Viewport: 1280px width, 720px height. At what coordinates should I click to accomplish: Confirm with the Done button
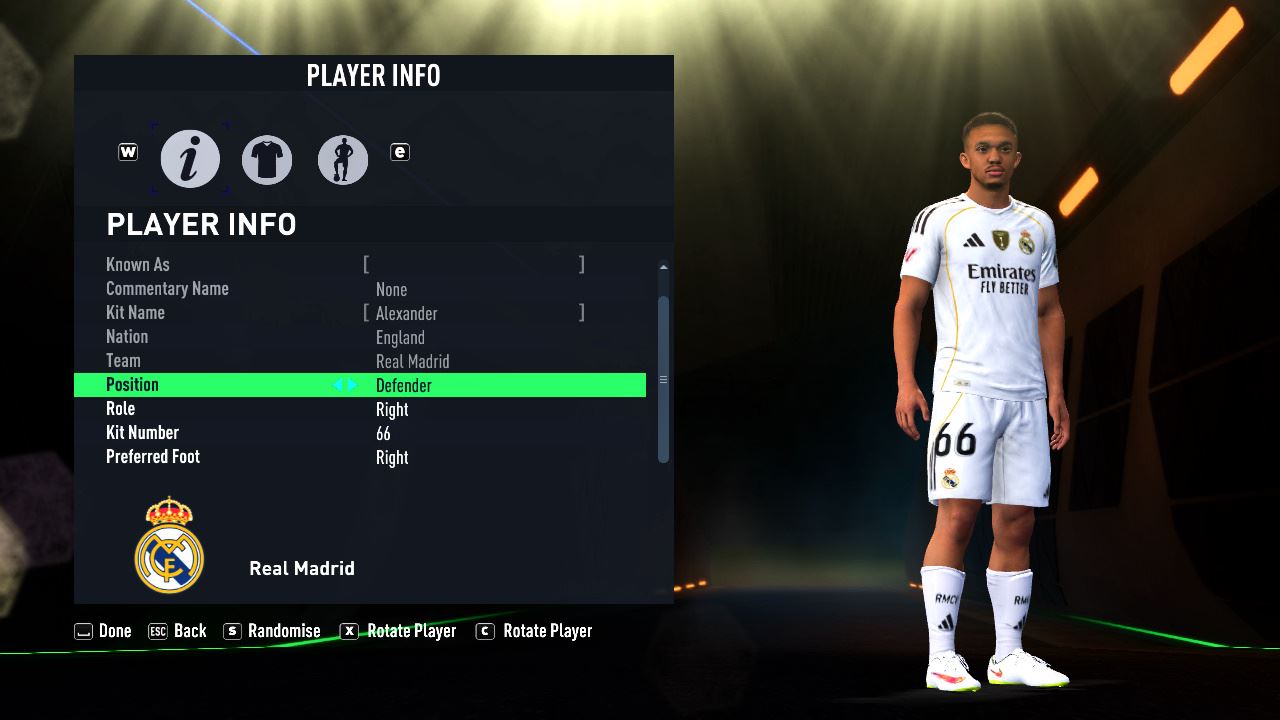[104, 631]
